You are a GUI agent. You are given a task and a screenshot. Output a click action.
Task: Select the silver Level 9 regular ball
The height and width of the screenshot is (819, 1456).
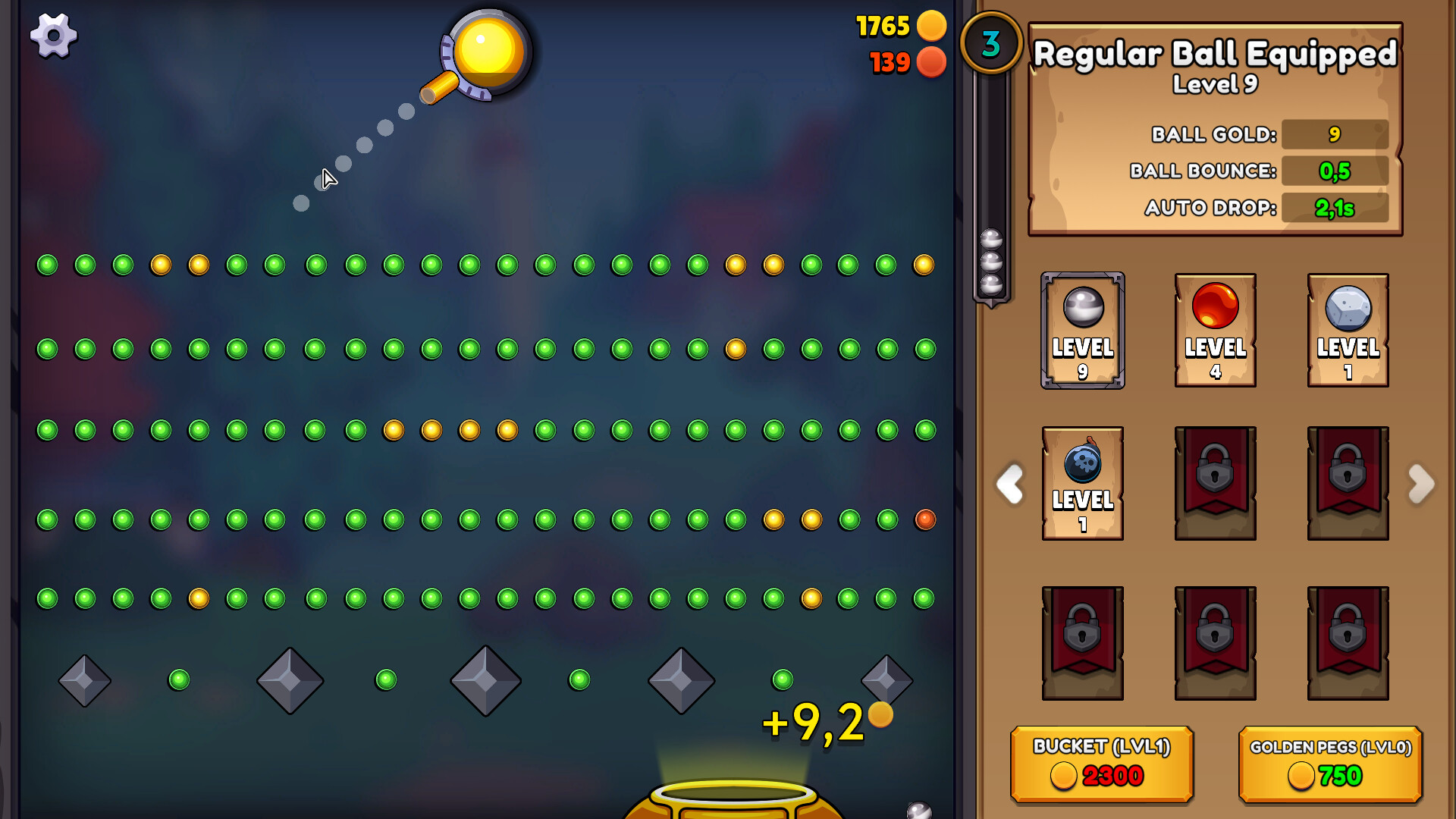point(1082,331)
